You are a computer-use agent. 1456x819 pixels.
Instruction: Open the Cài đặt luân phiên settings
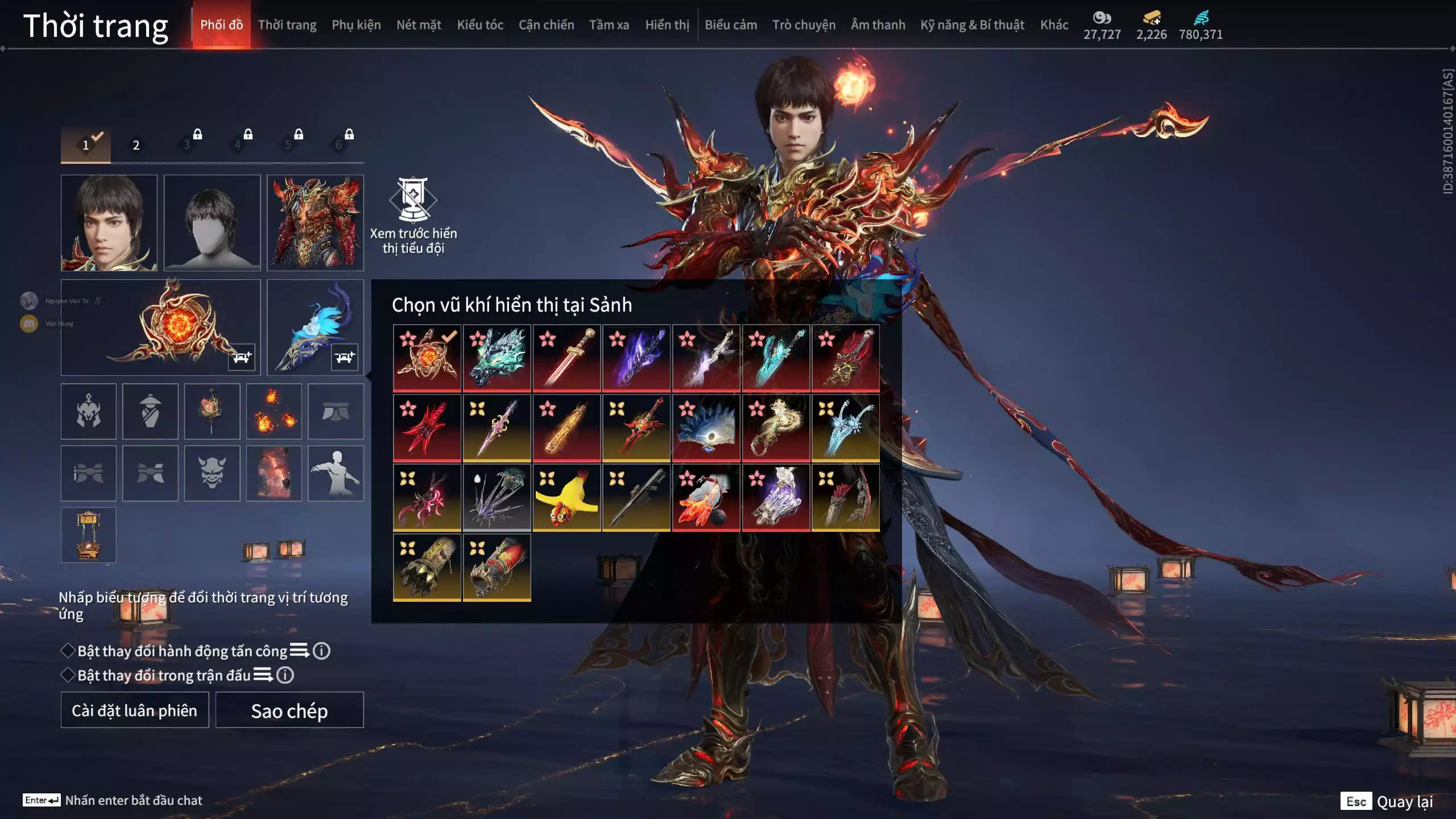(135, 710)
